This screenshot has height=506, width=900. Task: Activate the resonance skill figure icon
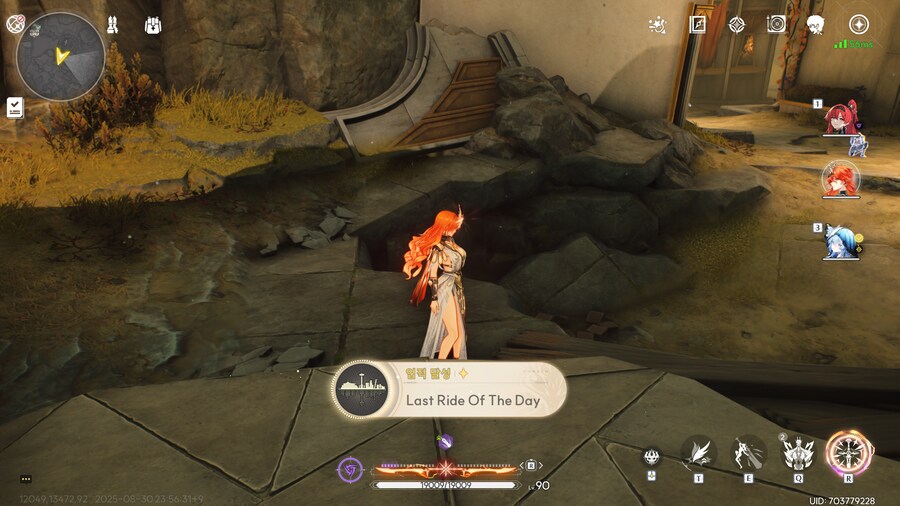tap(747, 454)
